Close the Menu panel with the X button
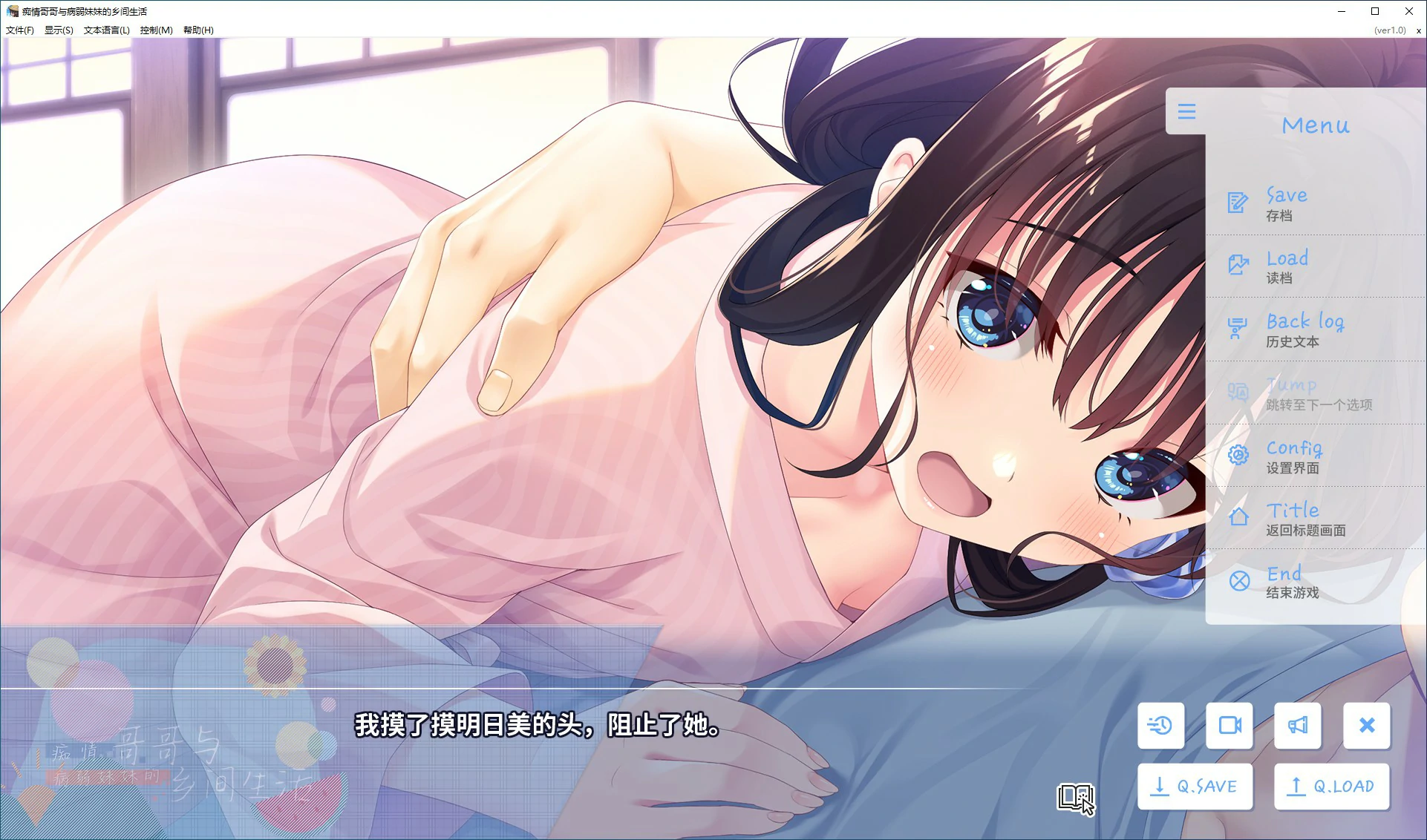Viewport: 1427px width, 840px height. [1367, 726]
